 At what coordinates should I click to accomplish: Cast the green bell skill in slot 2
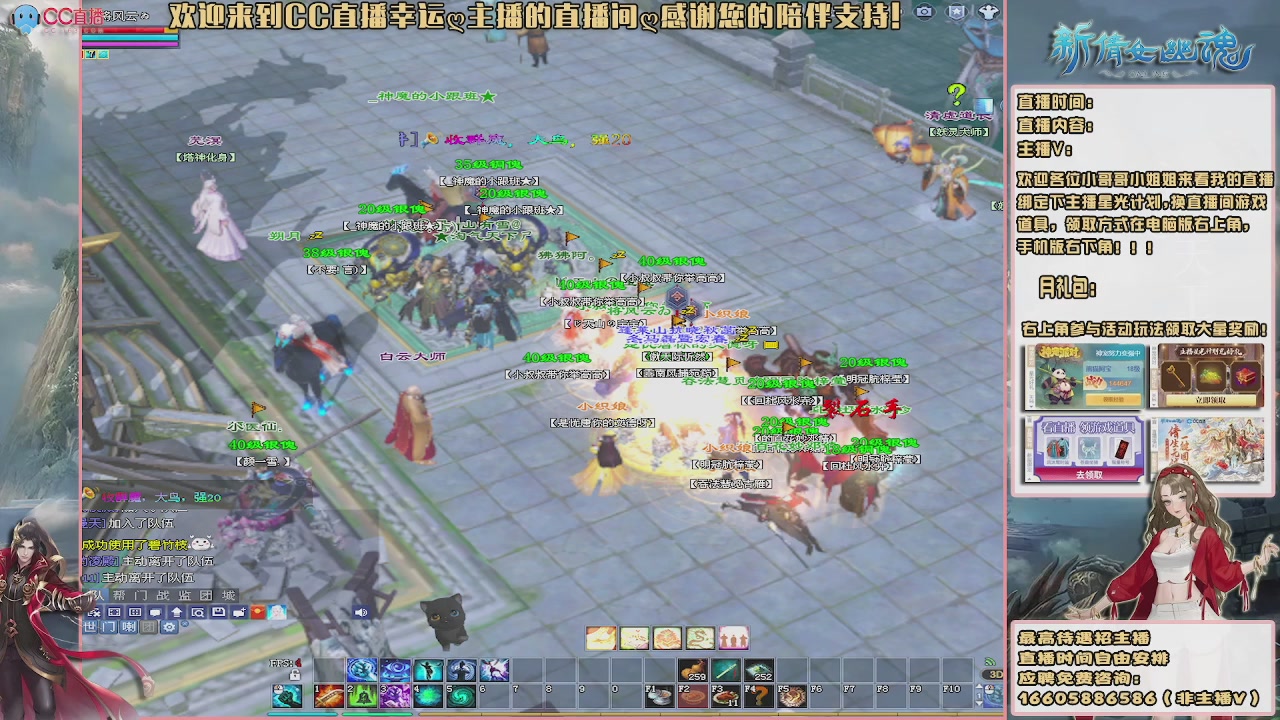pyautogui.click(x=361, y=697)
